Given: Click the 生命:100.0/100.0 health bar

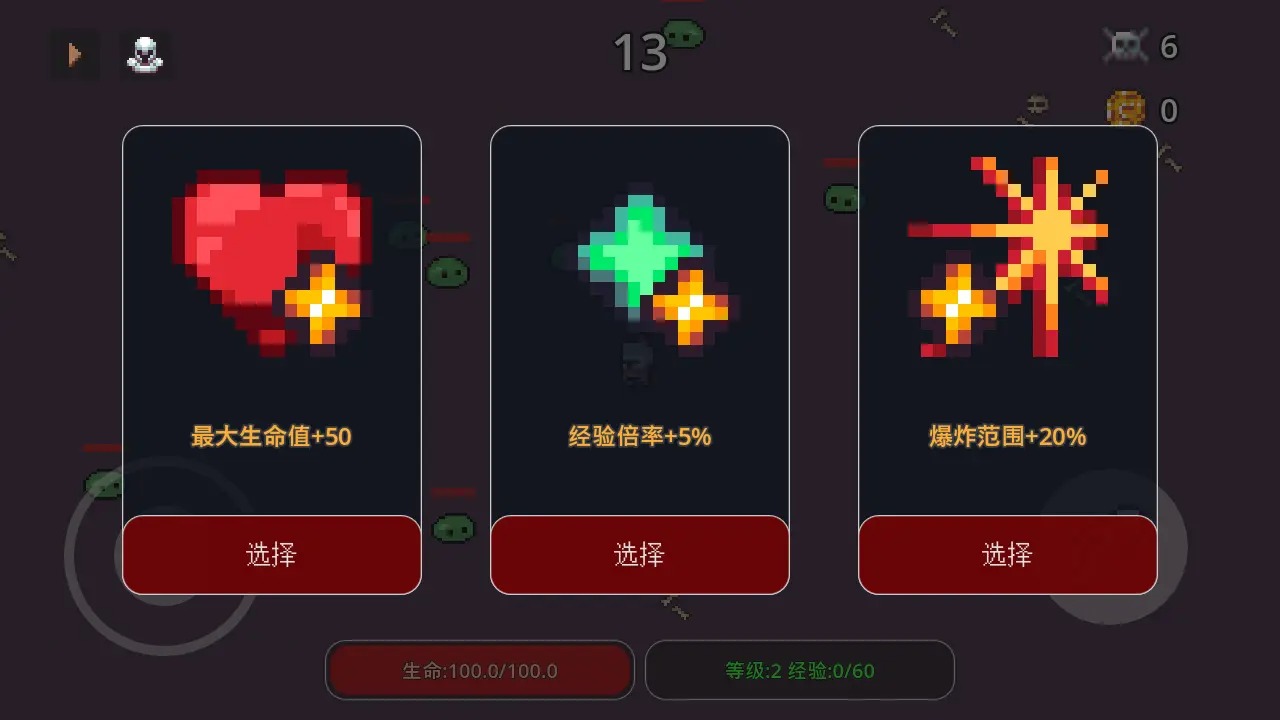Looking at the screenshot, I should 479,670.
